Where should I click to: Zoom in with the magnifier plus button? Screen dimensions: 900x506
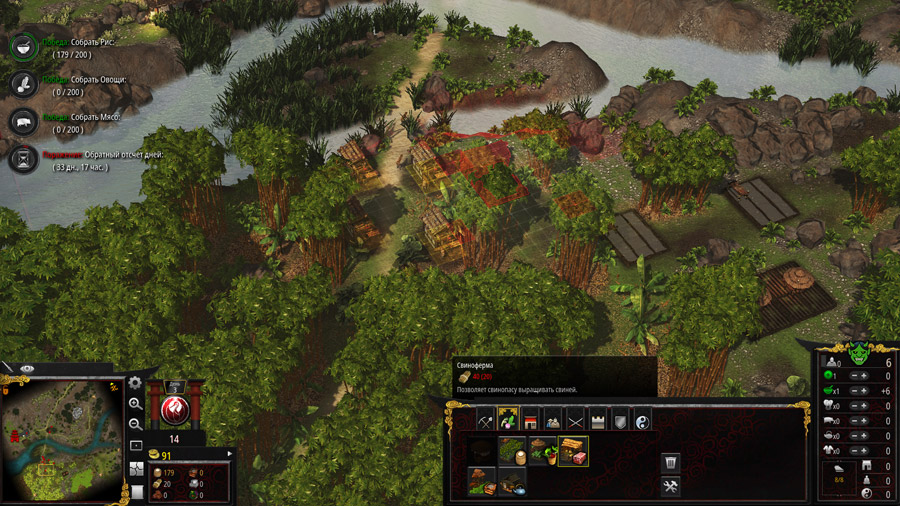[x=136, y=404]
